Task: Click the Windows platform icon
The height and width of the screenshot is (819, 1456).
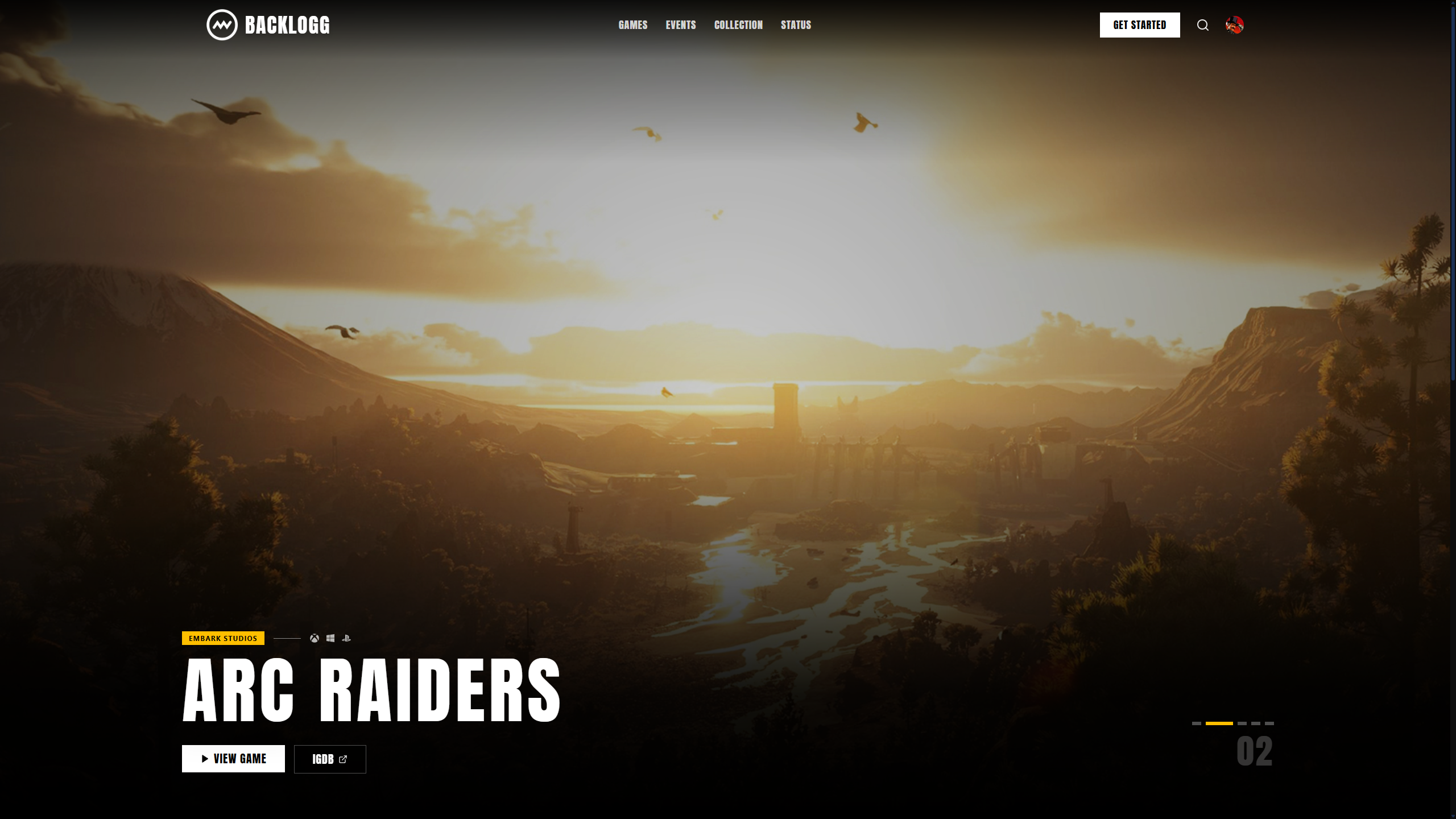Action: pyautogui.click(x=330, y=638)
